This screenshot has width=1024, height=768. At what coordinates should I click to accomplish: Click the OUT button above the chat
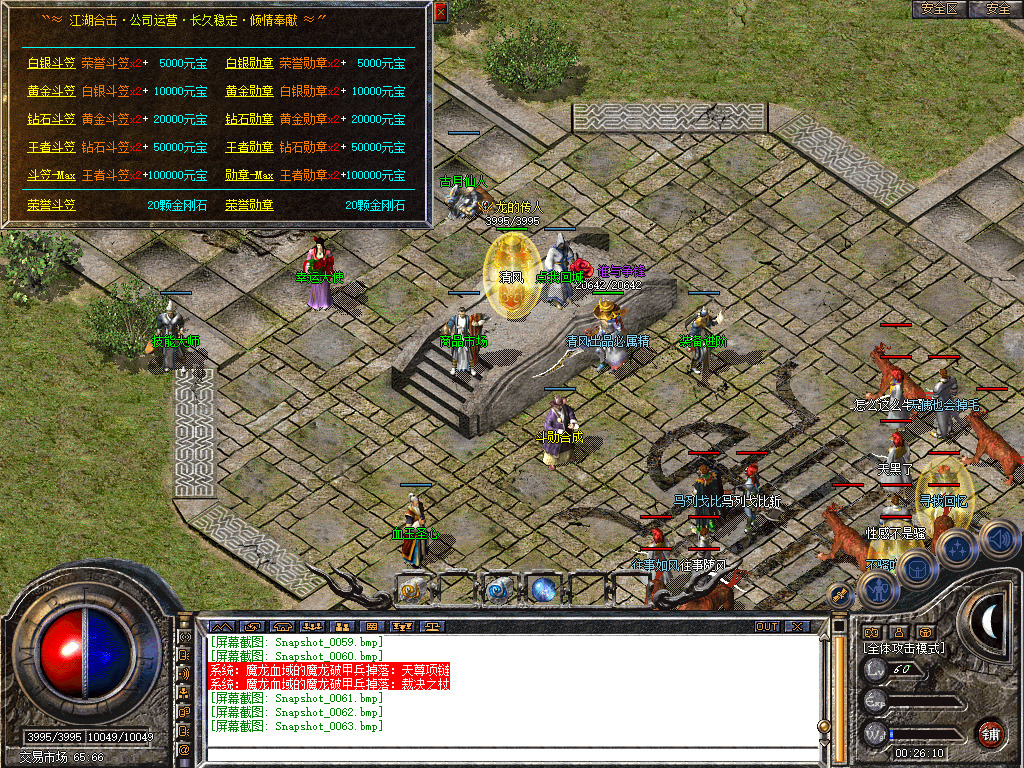point(766,626)
